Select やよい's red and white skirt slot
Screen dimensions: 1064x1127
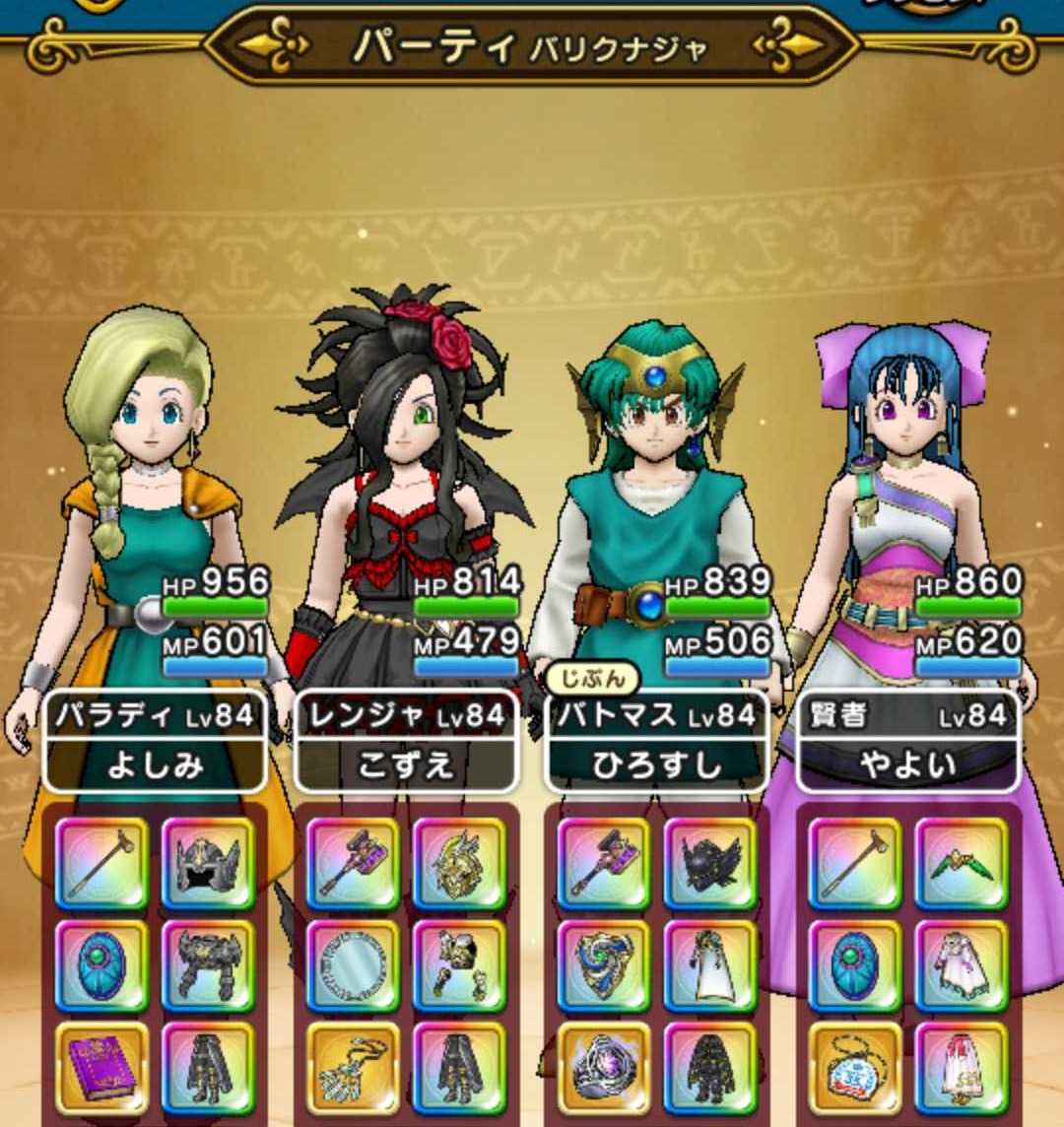click(962, 1069)
